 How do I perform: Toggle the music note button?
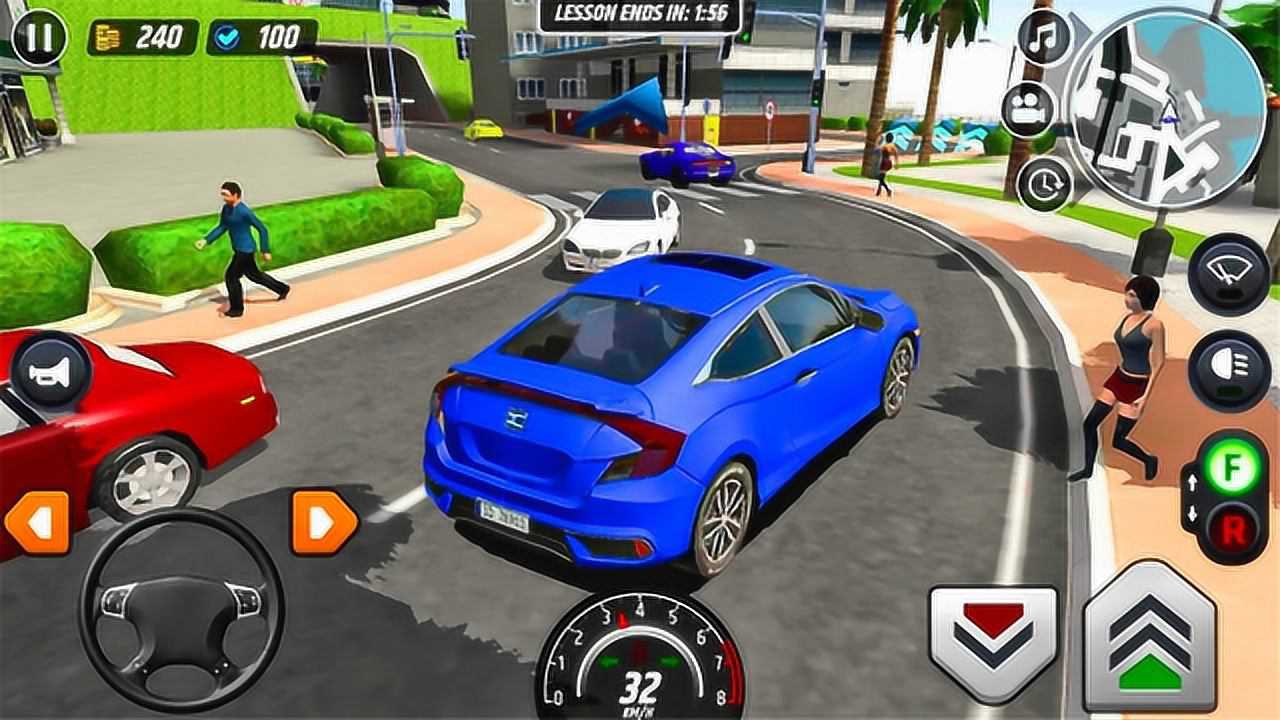pos(1045,38)
